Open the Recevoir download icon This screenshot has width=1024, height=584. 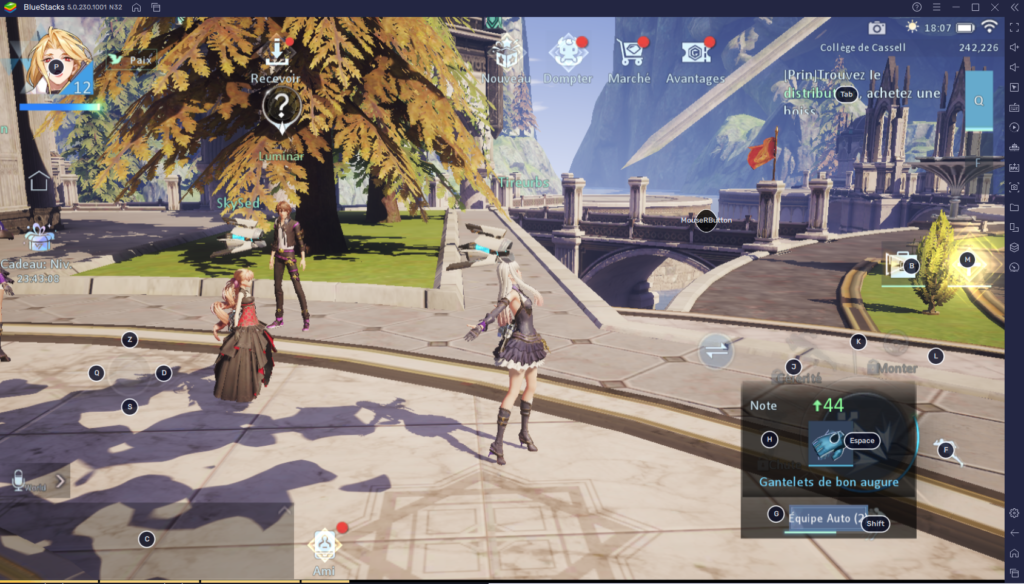(277, 52)
